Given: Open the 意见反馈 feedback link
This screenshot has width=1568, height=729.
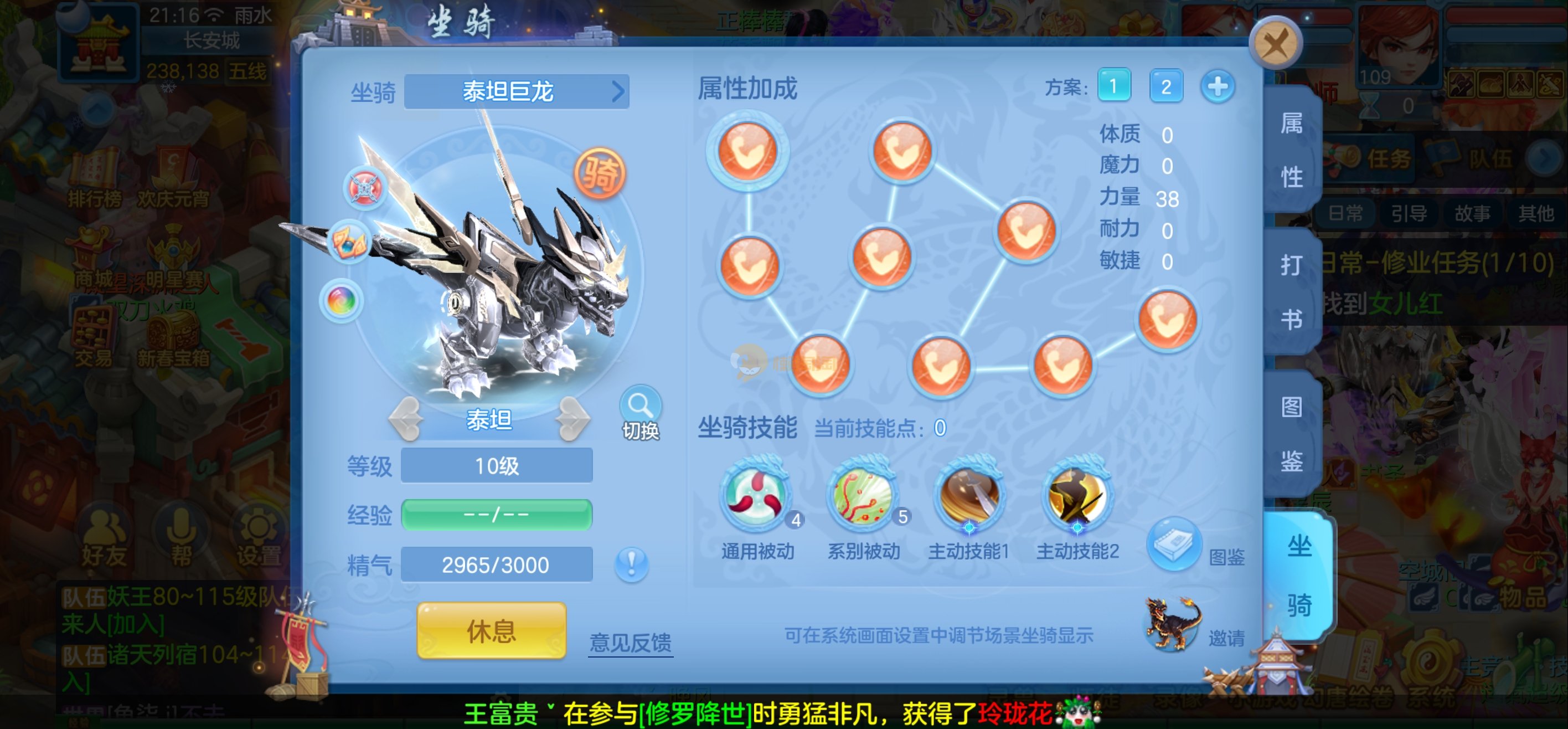Looking at the screenshot, I should [x=631, y=643].
